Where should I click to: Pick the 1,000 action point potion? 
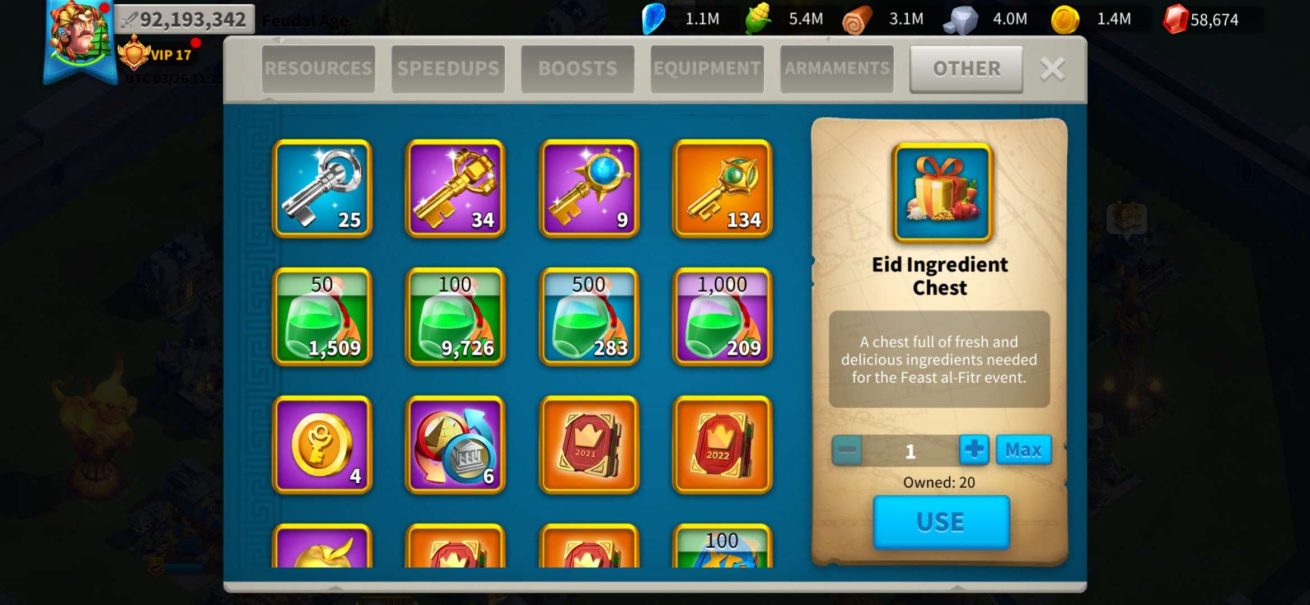click(x=722, y=316)
